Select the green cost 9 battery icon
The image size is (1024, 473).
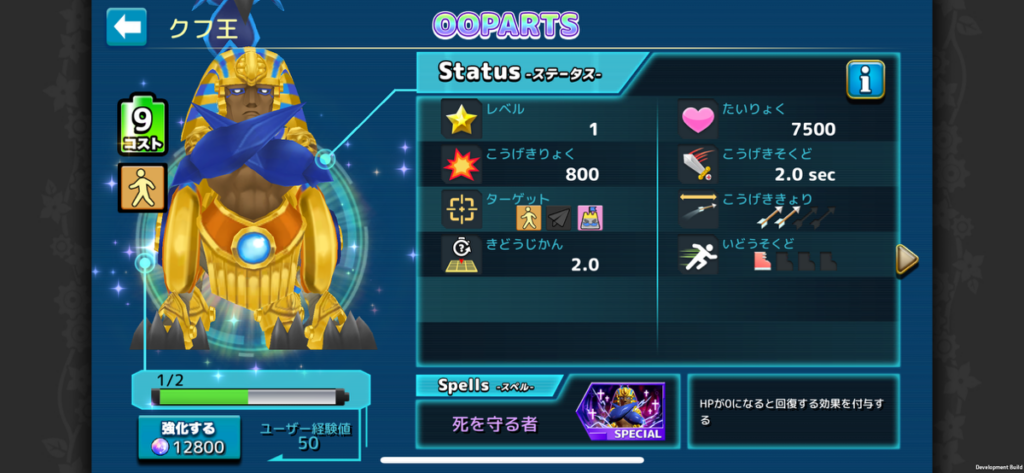(x=143, y=126)
